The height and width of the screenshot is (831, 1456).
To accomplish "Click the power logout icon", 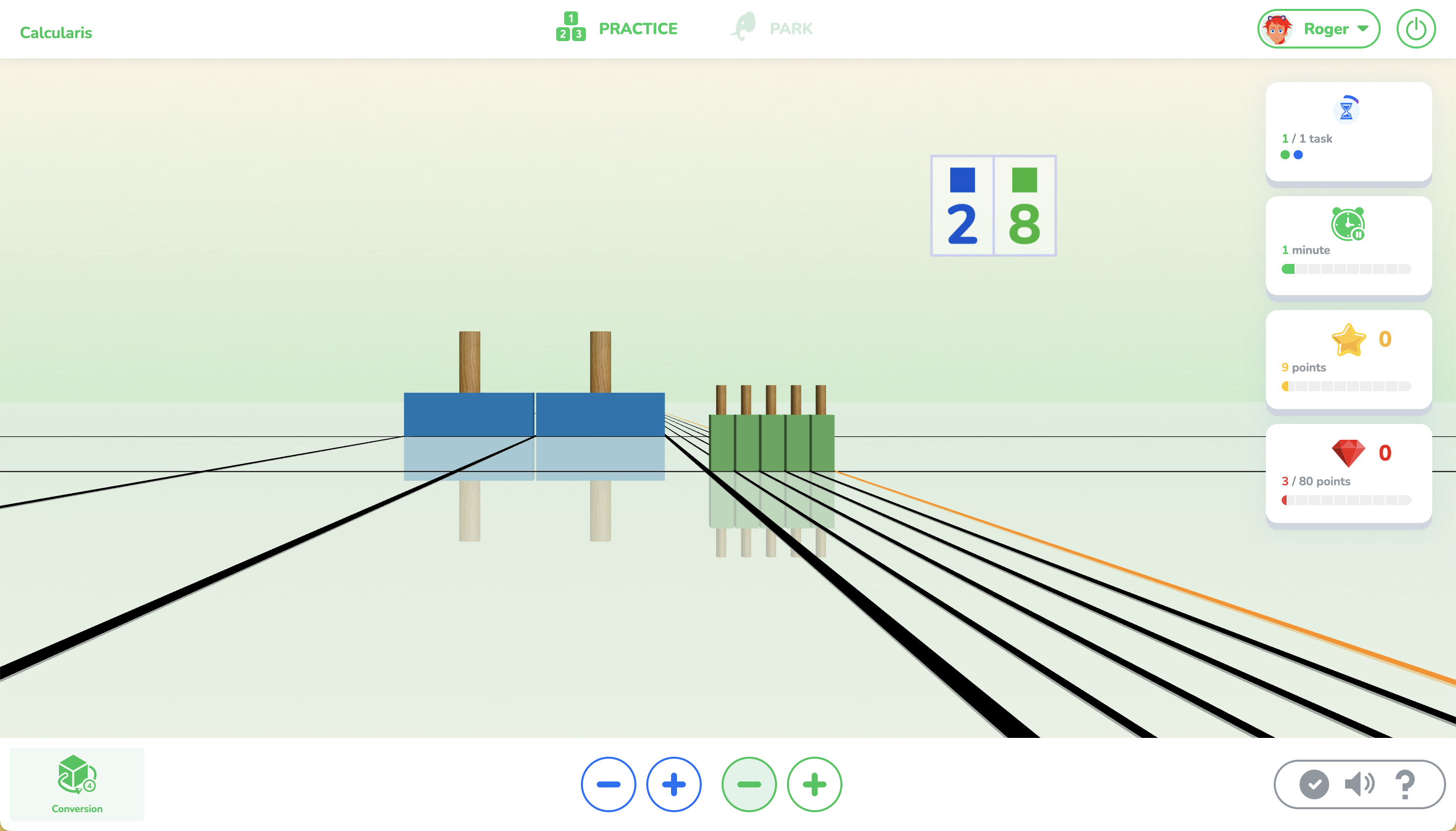I will point(1415,28).
